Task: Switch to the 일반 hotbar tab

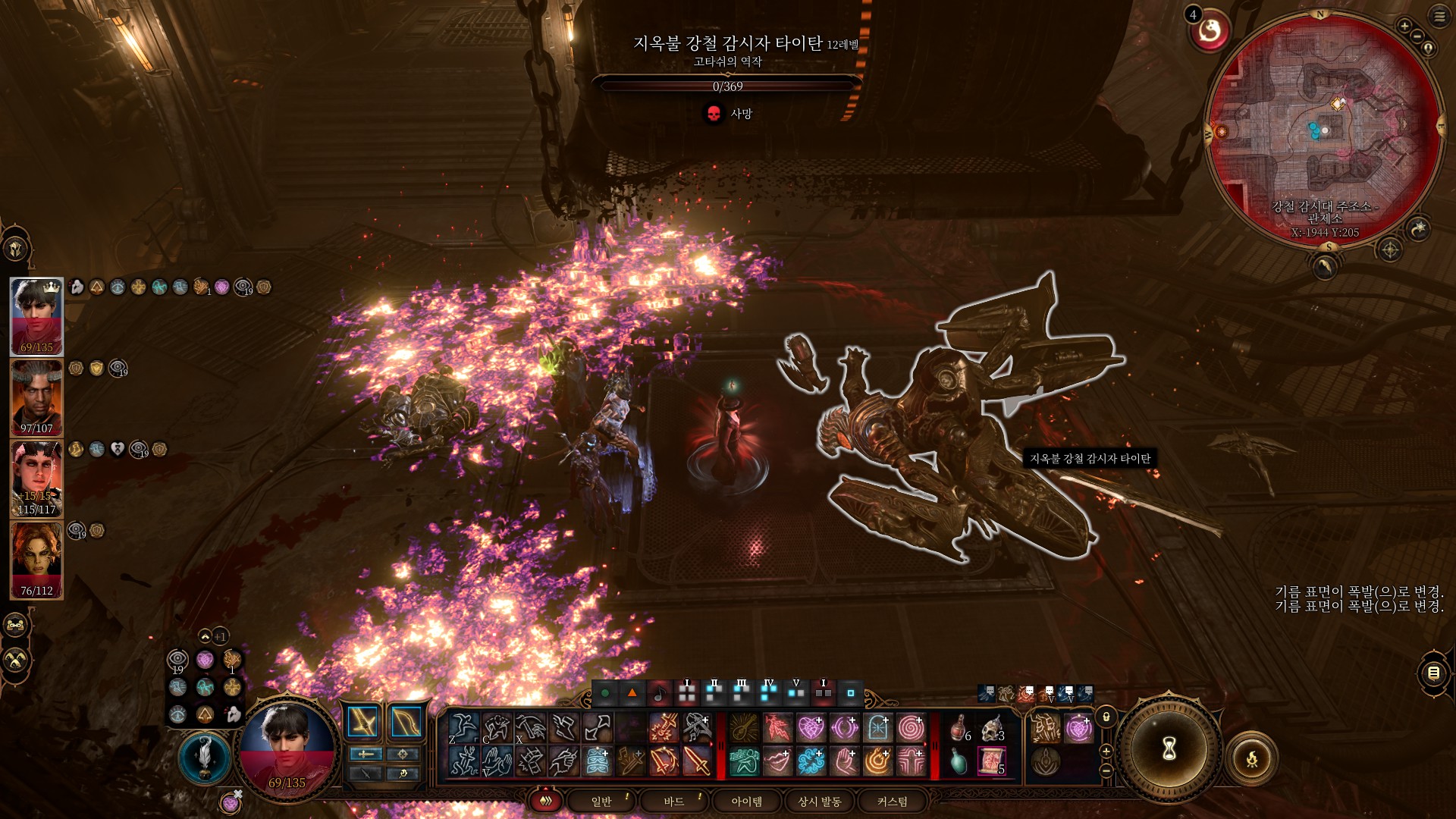Action: tap(601, 802)
